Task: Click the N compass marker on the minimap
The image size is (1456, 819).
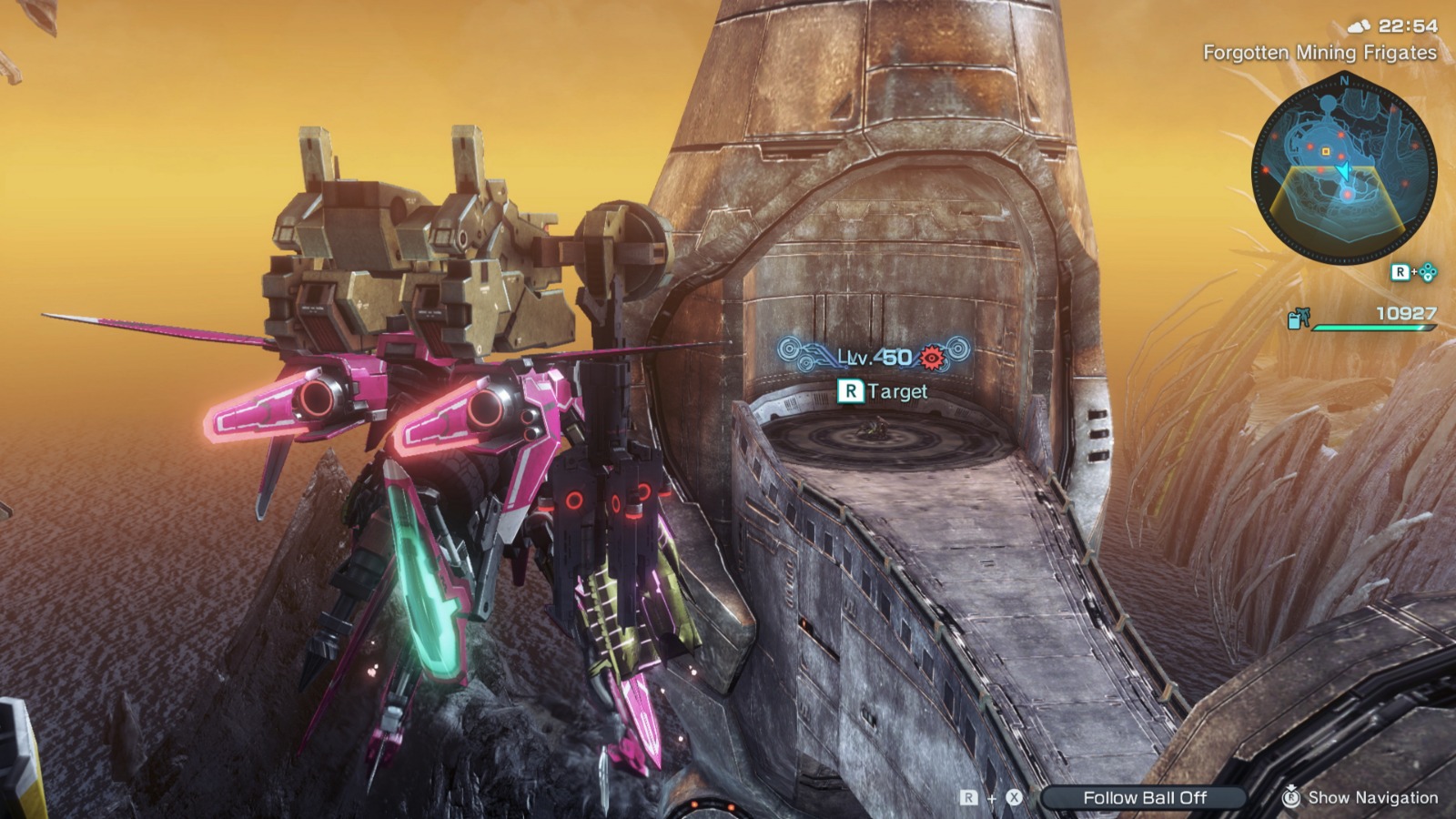Action: tap(1344, 82)
